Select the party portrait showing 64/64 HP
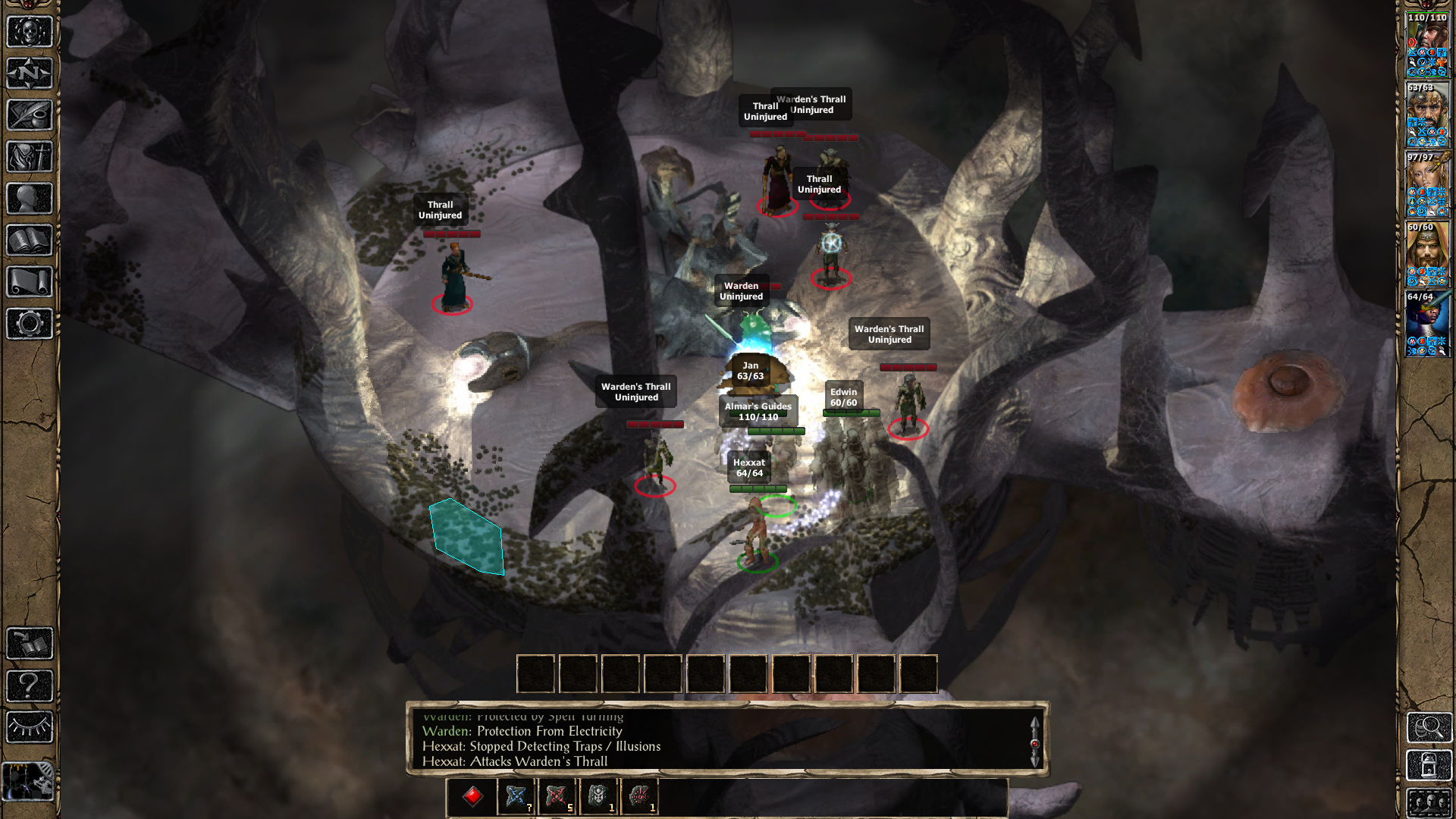1456x819 pixels. pyautogui.click(x=1427, y=325)
